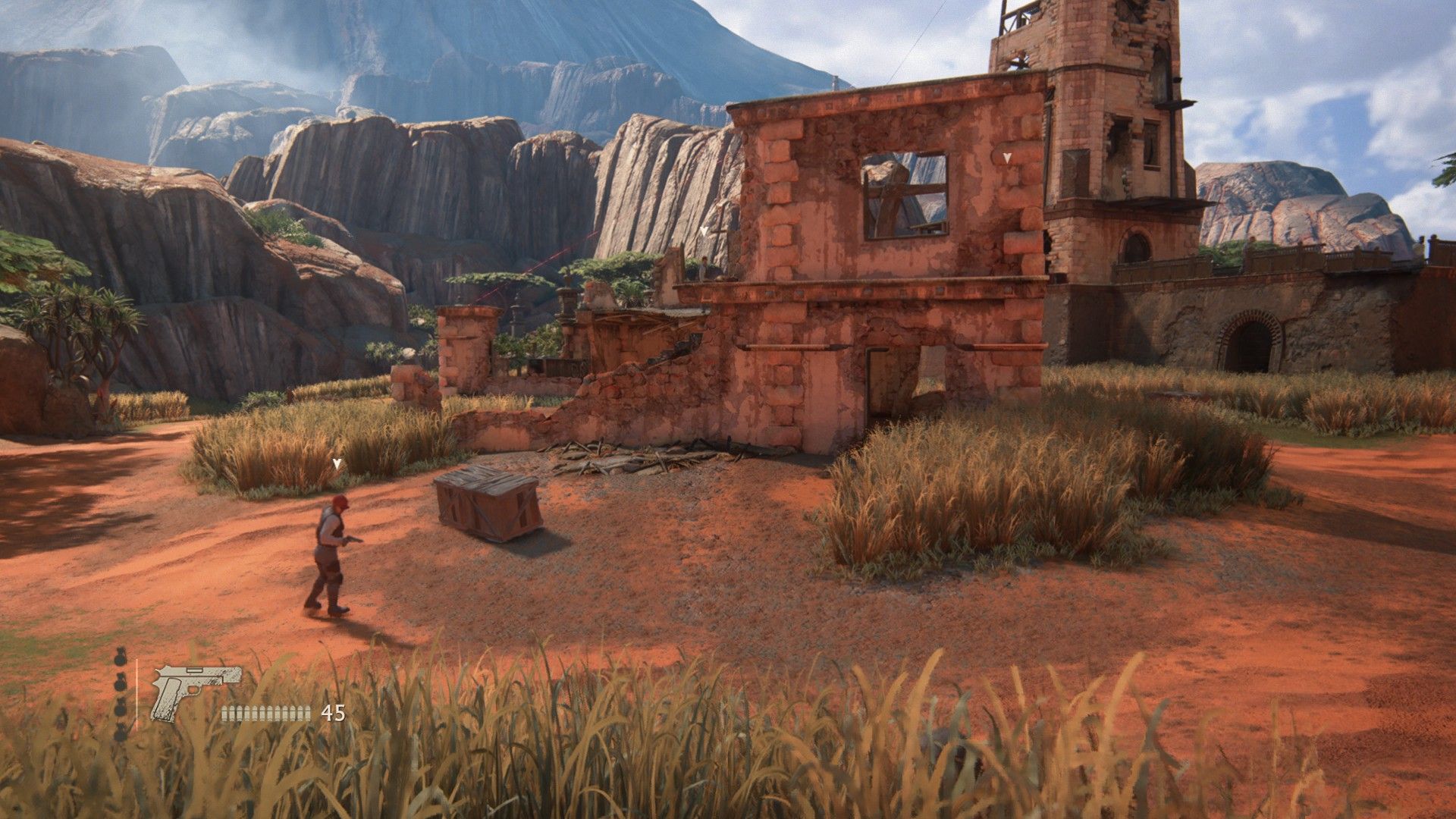Select the pistol weapon icon
This screenshot has width=1456, height=819.
[x=196, y=691]
